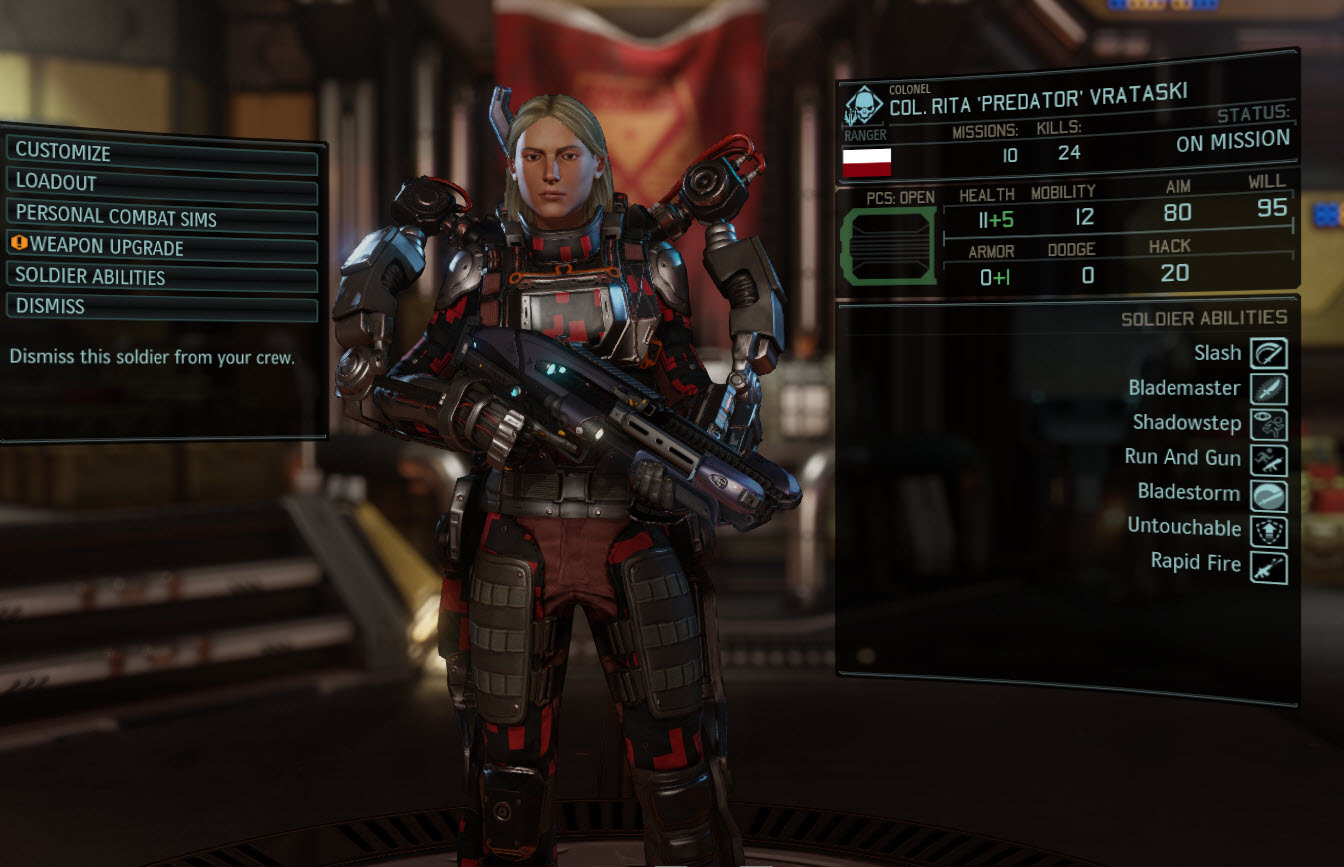The image size is (1344, 867).
Task: Select the Bladestorm ability icon
Action: coord(1268,493)
